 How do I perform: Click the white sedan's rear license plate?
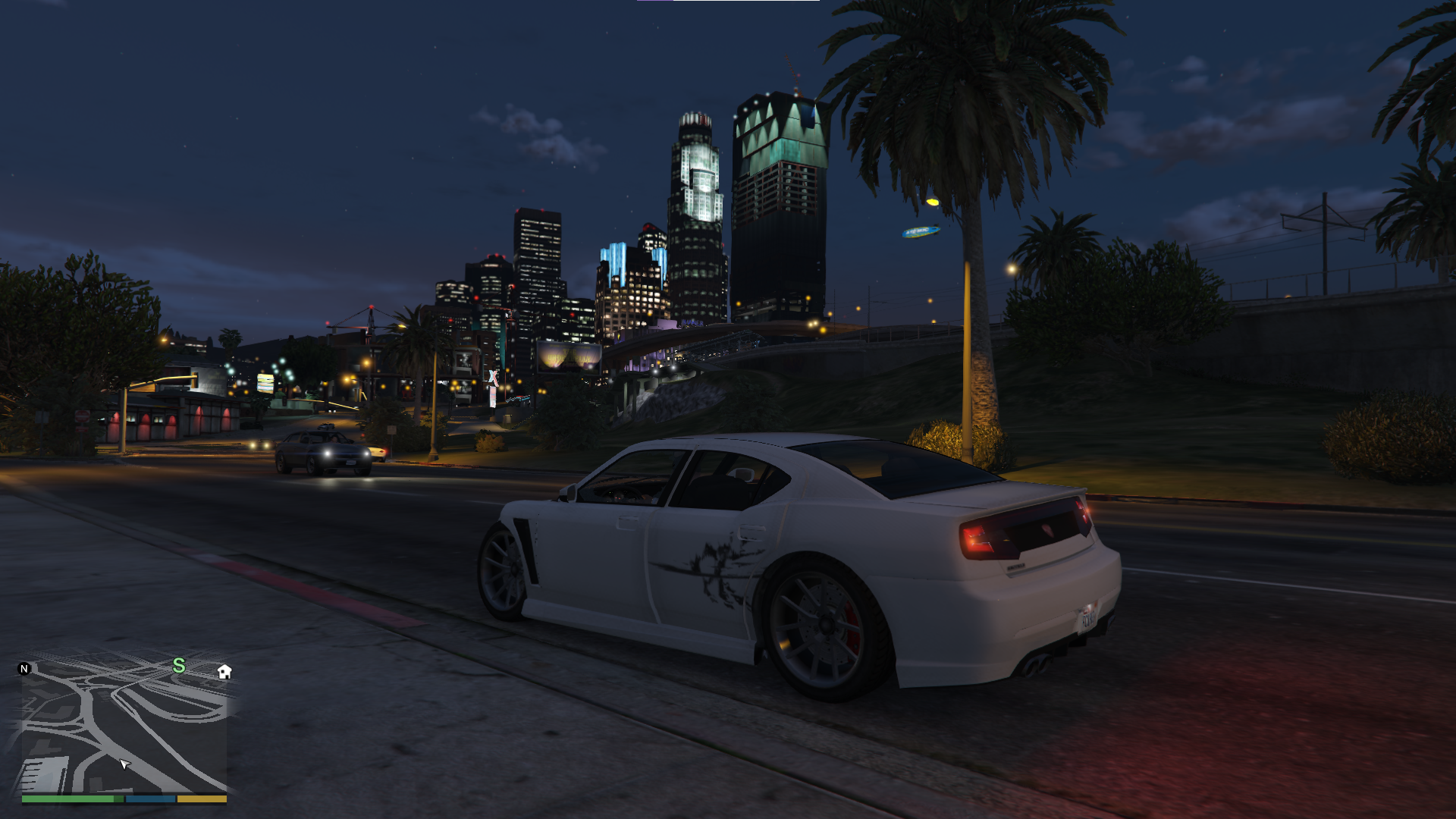[1090, 616]
